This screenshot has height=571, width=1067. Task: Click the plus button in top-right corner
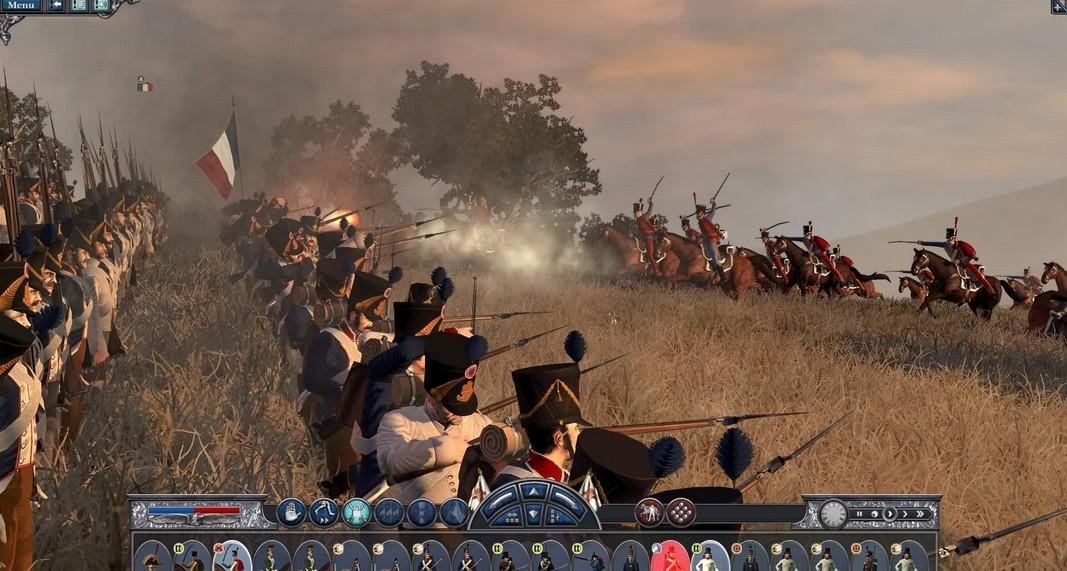(x=1058, y=6)
